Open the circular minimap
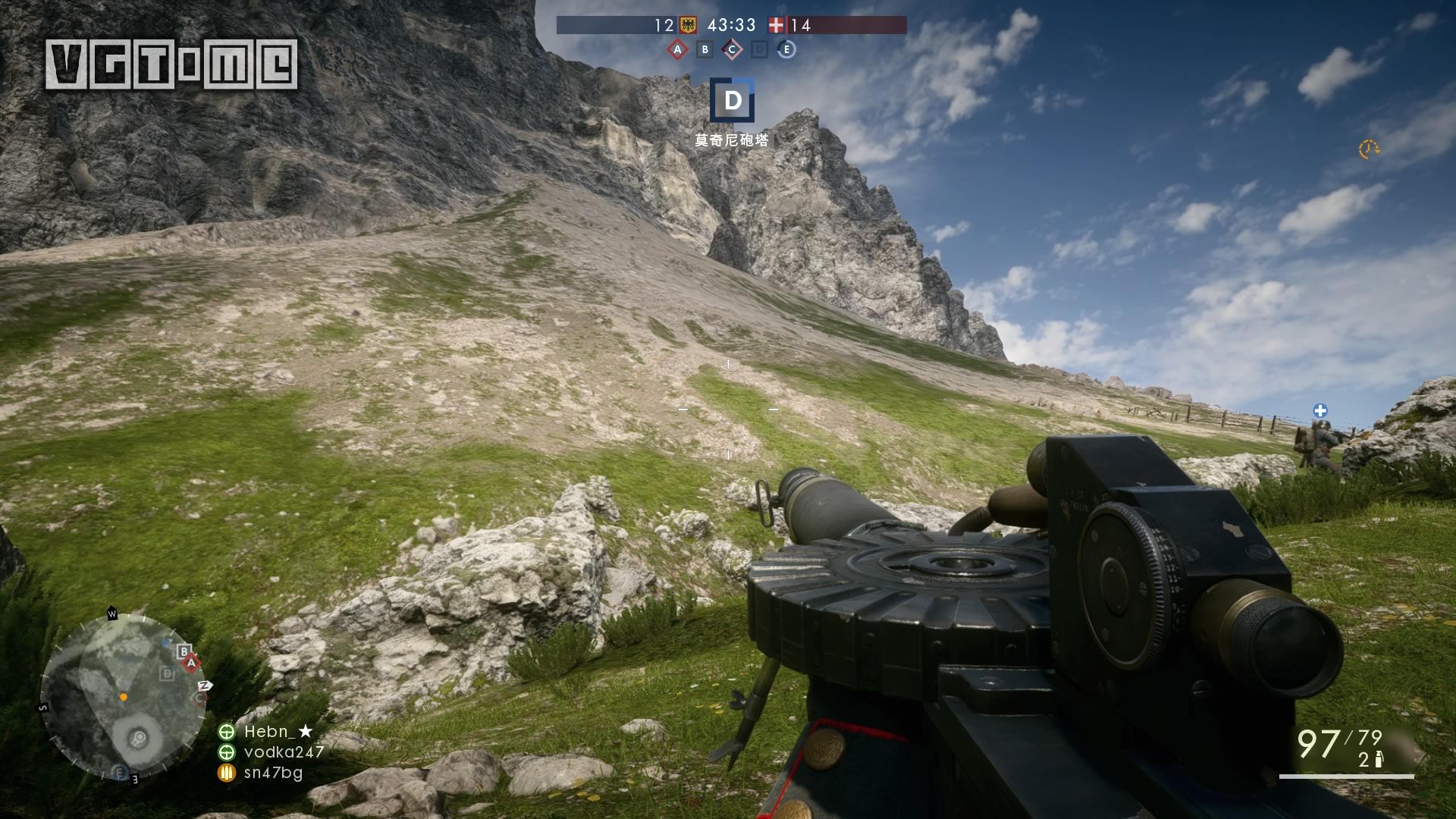The height and width of the screenshot is (819, 1456). pyautogui.click(x=118, y=696)
